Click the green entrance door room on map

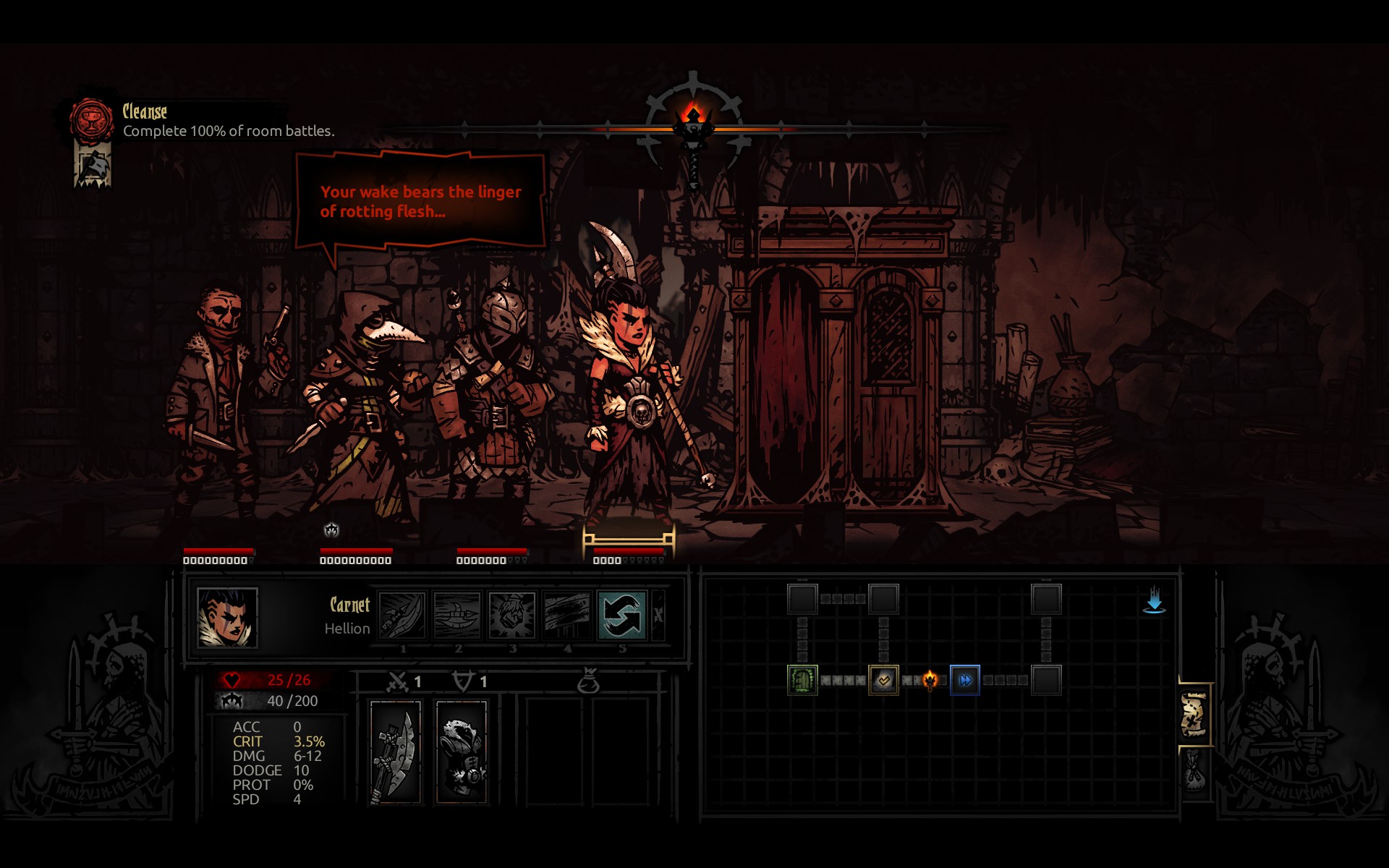(802, 680)
